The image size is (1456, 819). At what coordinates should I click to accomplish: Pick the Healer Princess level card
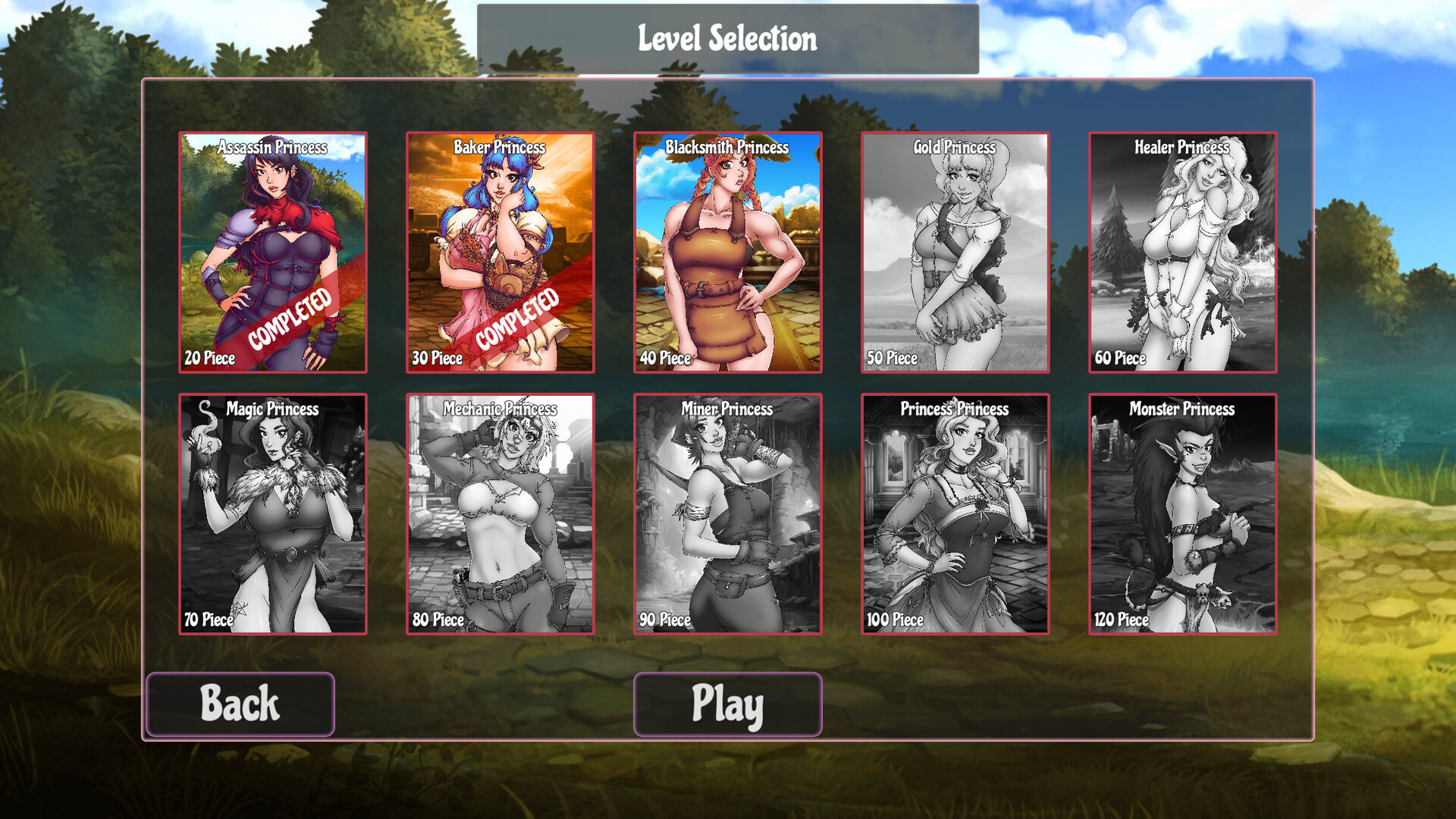[1181, 253]
